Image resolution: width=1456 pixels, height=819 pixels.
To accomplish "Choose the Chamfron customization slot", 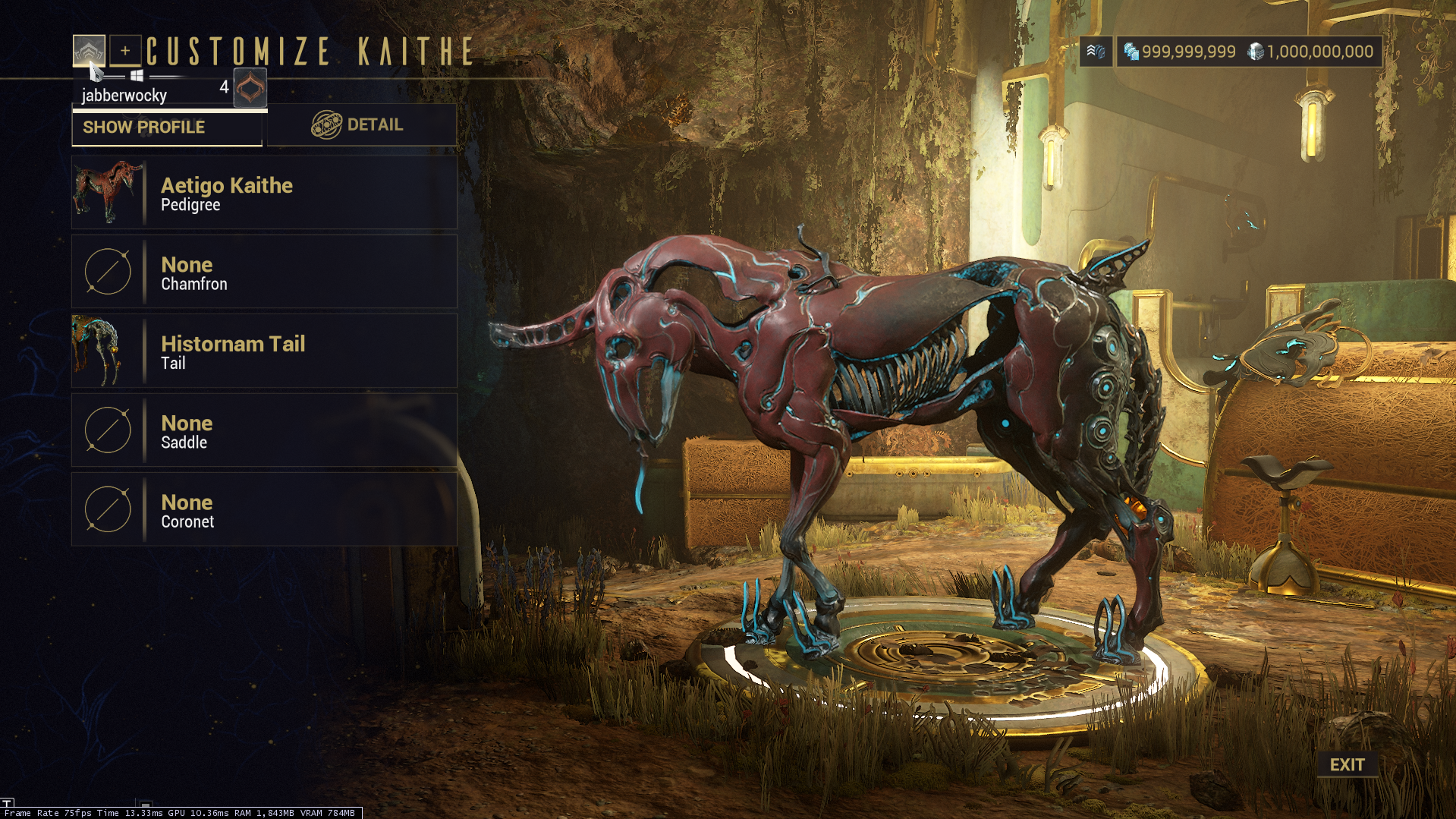I will [x=264, y=272].
